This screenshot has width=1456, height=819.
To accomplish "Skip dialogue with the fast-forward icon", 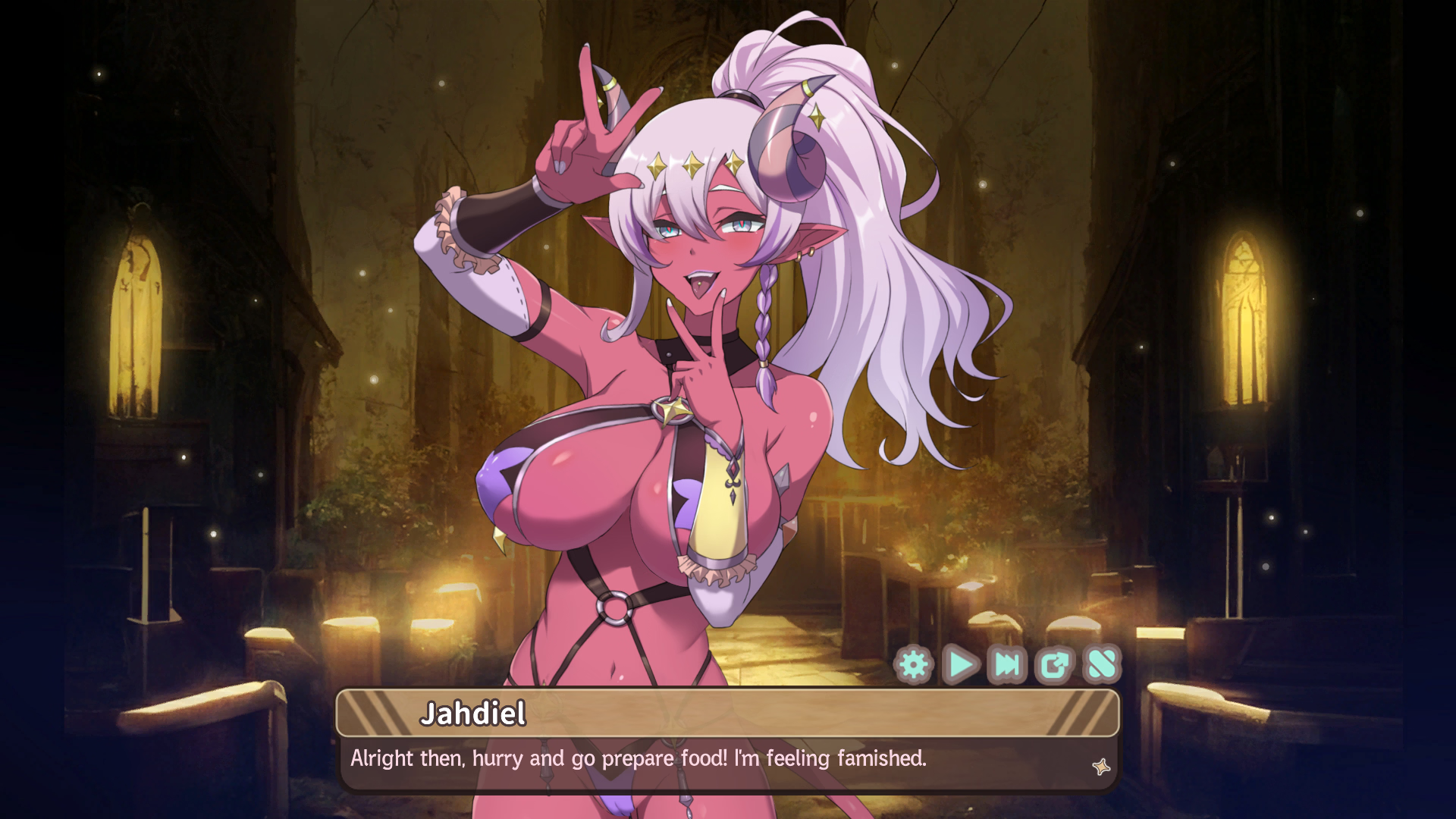I will (1008, 665).
